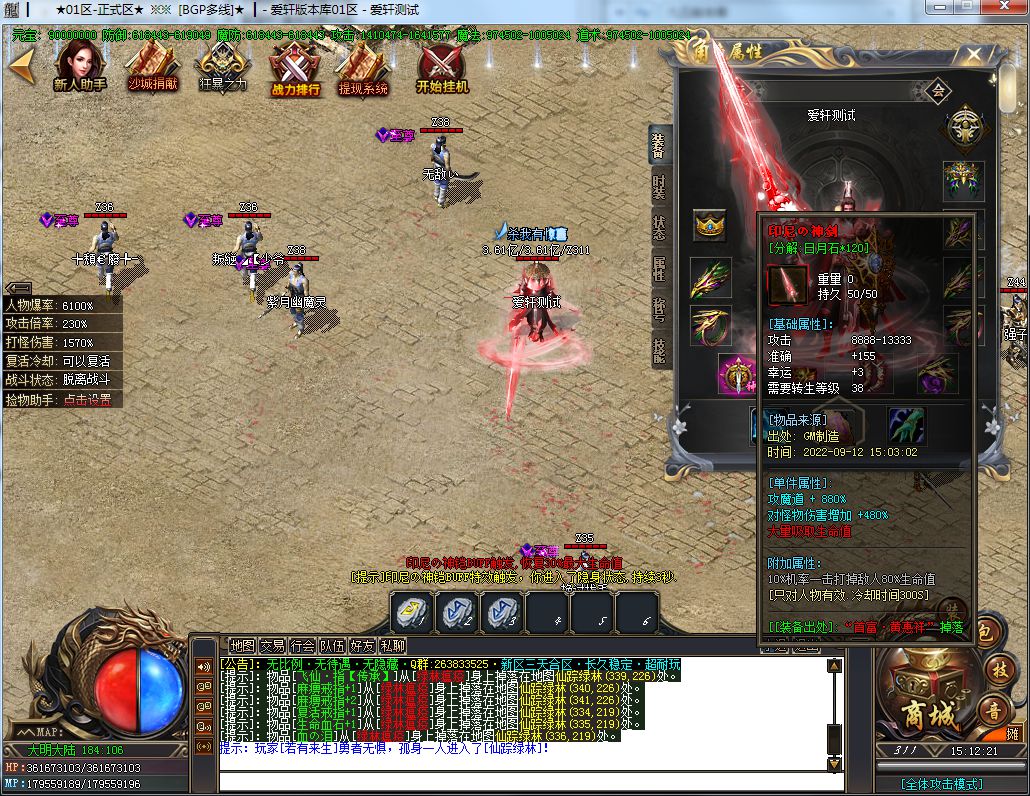
Task: Open the 属性 attributes tab
Action: (x=659, y=267)
